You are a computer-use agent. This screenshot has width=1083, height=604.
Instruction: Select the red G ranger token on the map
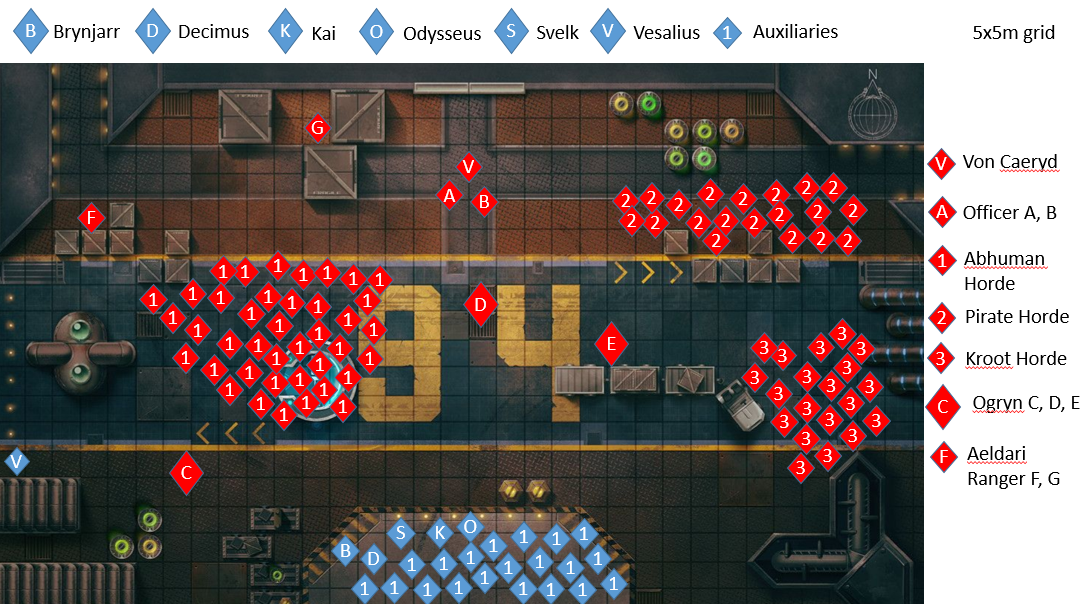pos(317,128)
